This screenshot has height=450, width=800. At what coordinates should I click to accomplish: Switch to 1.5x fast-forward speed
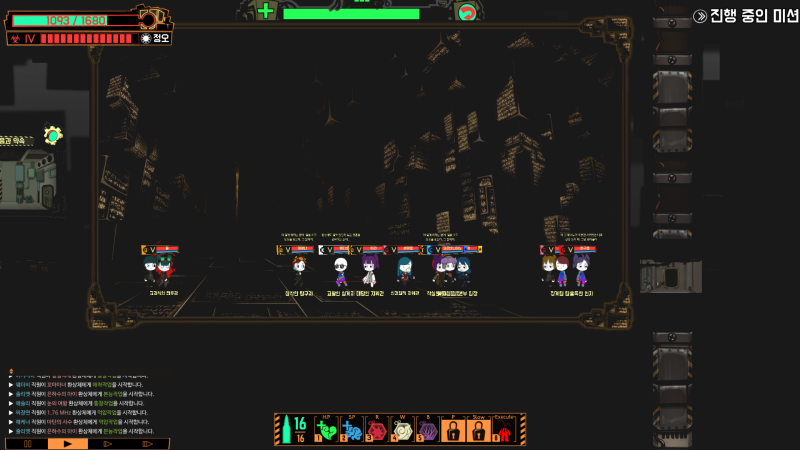(107, 443)
